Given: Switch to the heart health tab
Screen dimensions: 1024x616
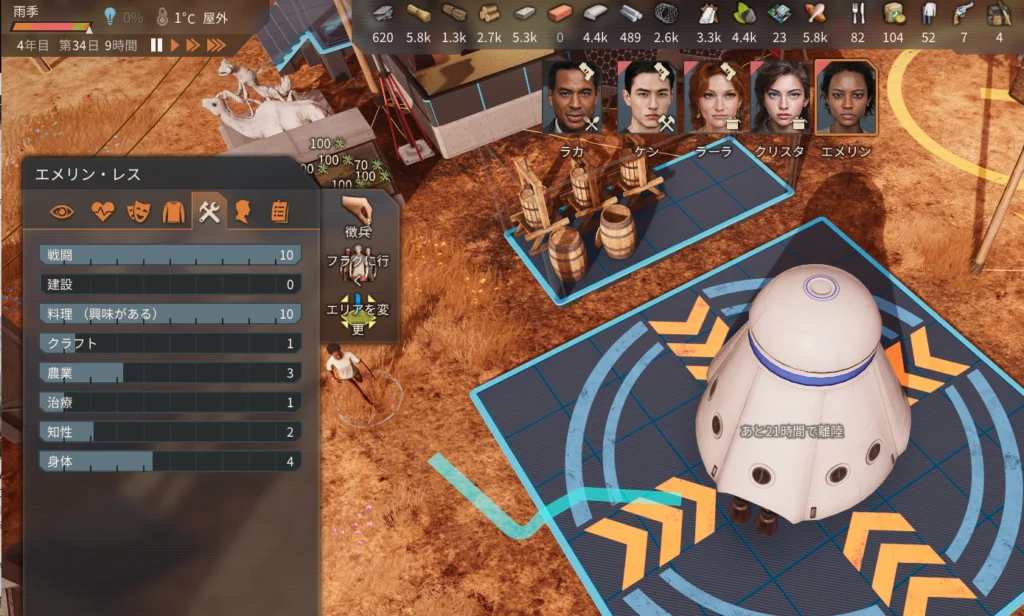Looking at the screenshot, I should coord(102,211).
